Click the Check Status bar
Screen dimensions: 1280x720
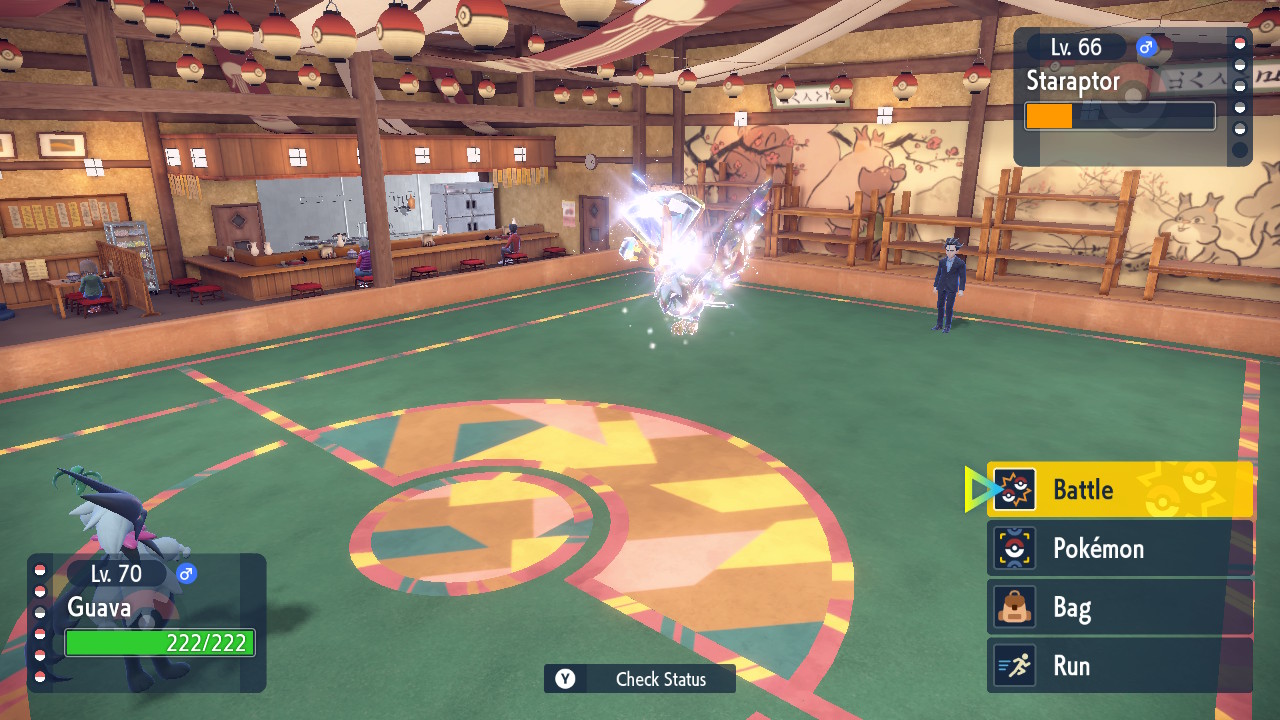coord(640,679)
